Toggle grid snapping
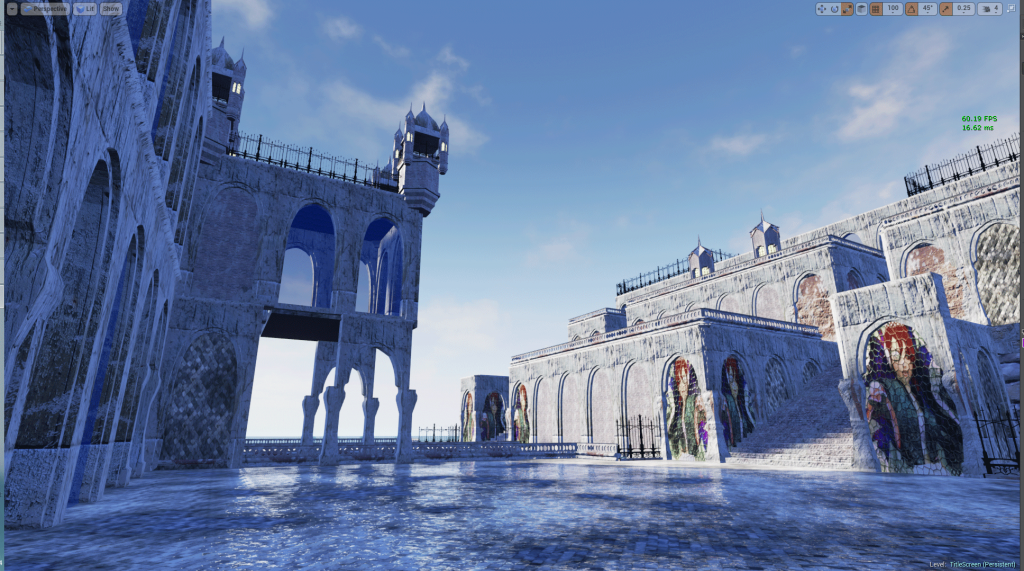The height and width of the screenshot is (571, 1024). point(876,9)
